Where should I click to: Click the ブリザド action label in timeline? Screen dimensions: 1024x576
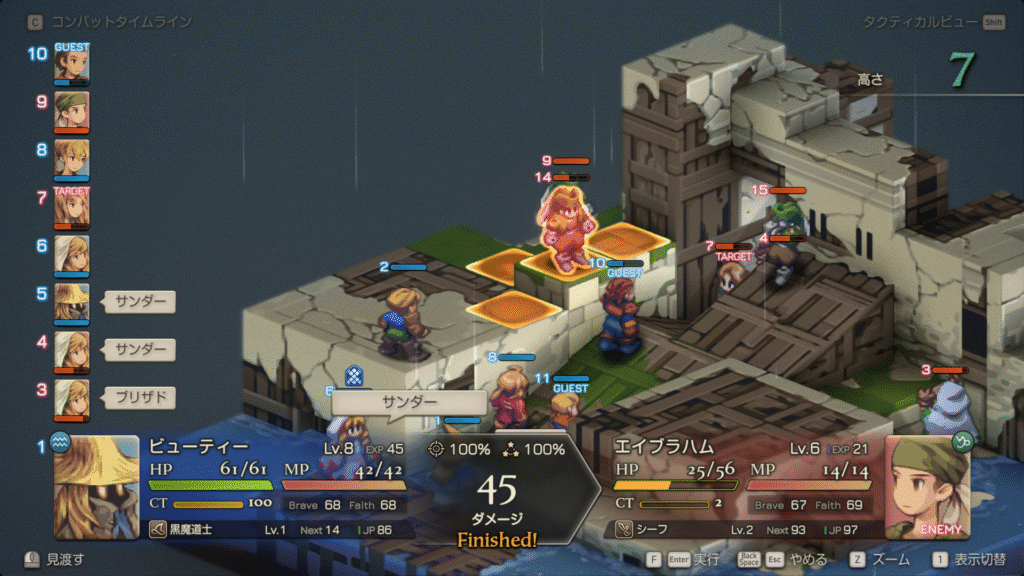pyautogui.click(x=140, y=397)
